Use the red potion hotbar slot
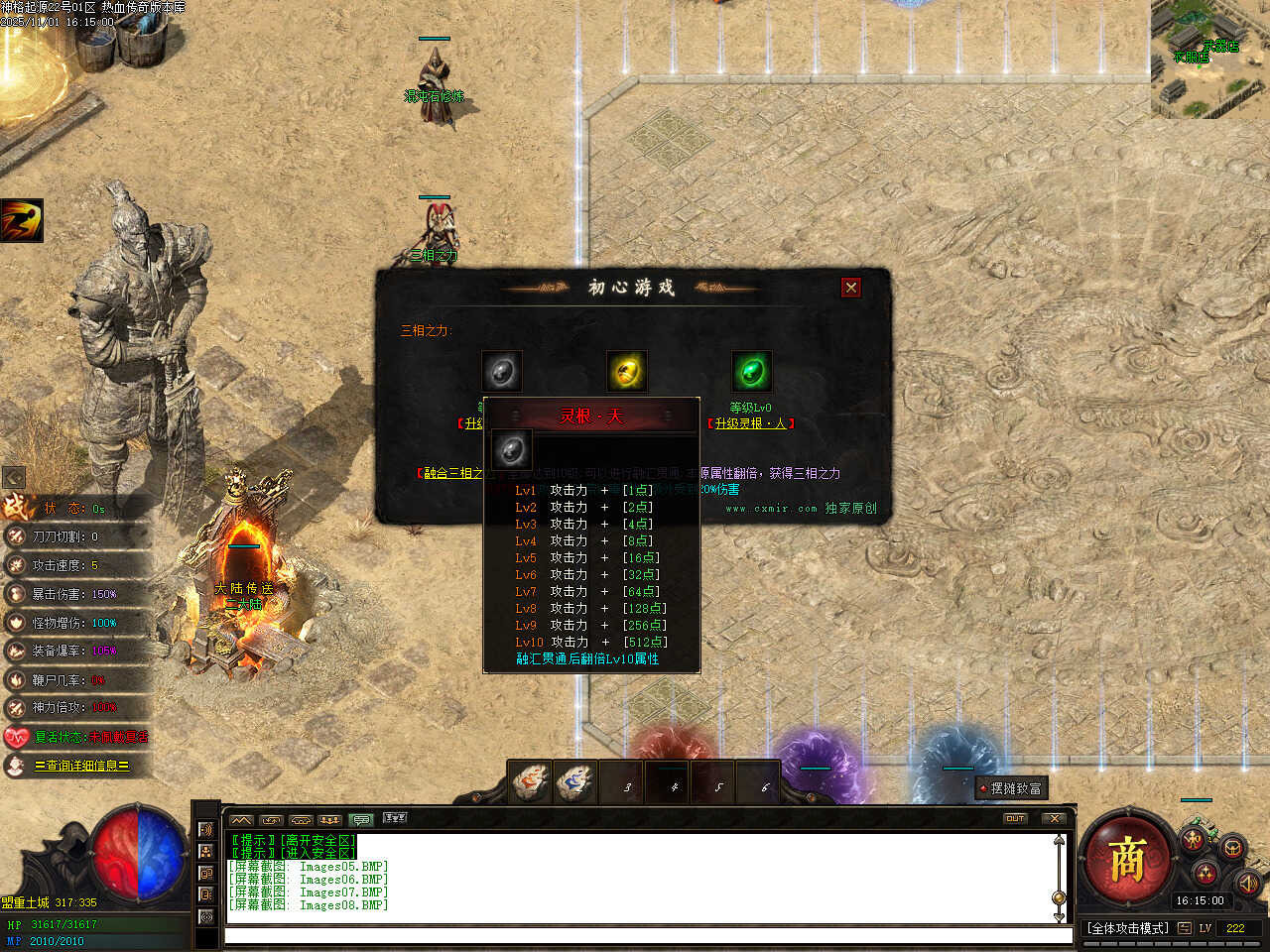1270x952 pixels. (x=531, y=783)
